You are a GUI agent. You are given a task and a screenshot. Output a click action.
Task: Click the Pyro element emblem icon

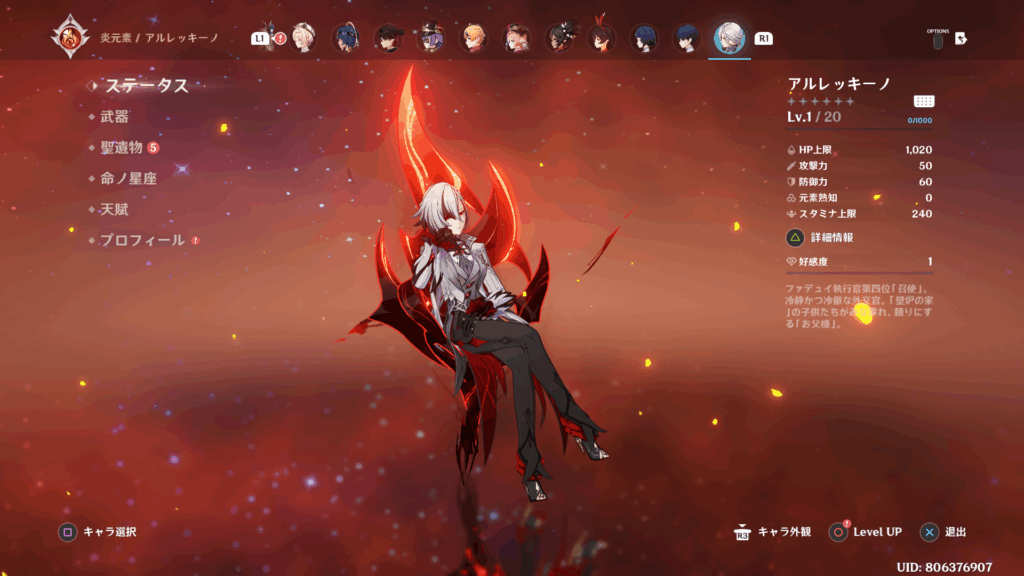coord(69,38)
